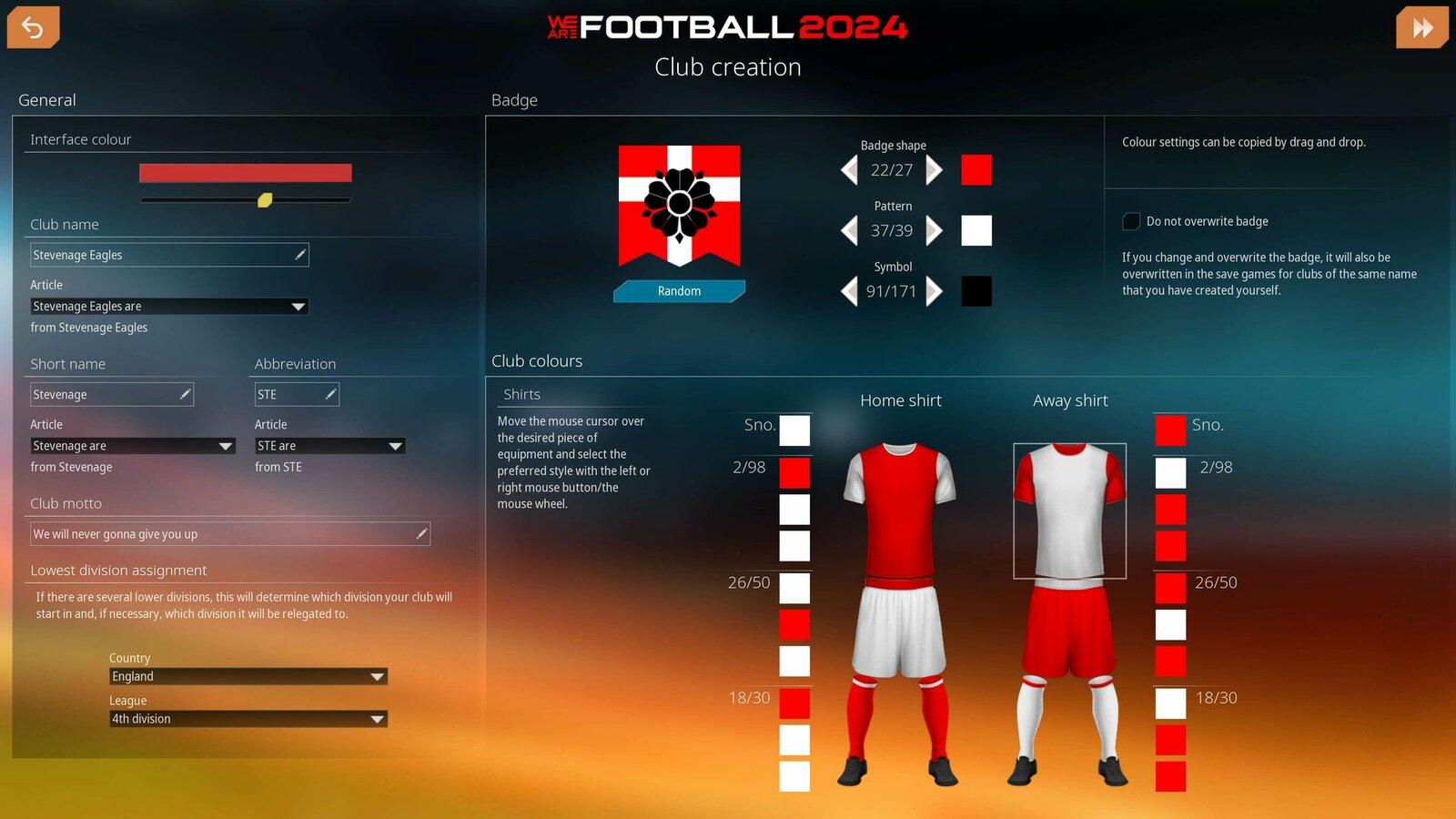
Task: Adjust the Interface colour slider handle
Action: pos(265,201)
